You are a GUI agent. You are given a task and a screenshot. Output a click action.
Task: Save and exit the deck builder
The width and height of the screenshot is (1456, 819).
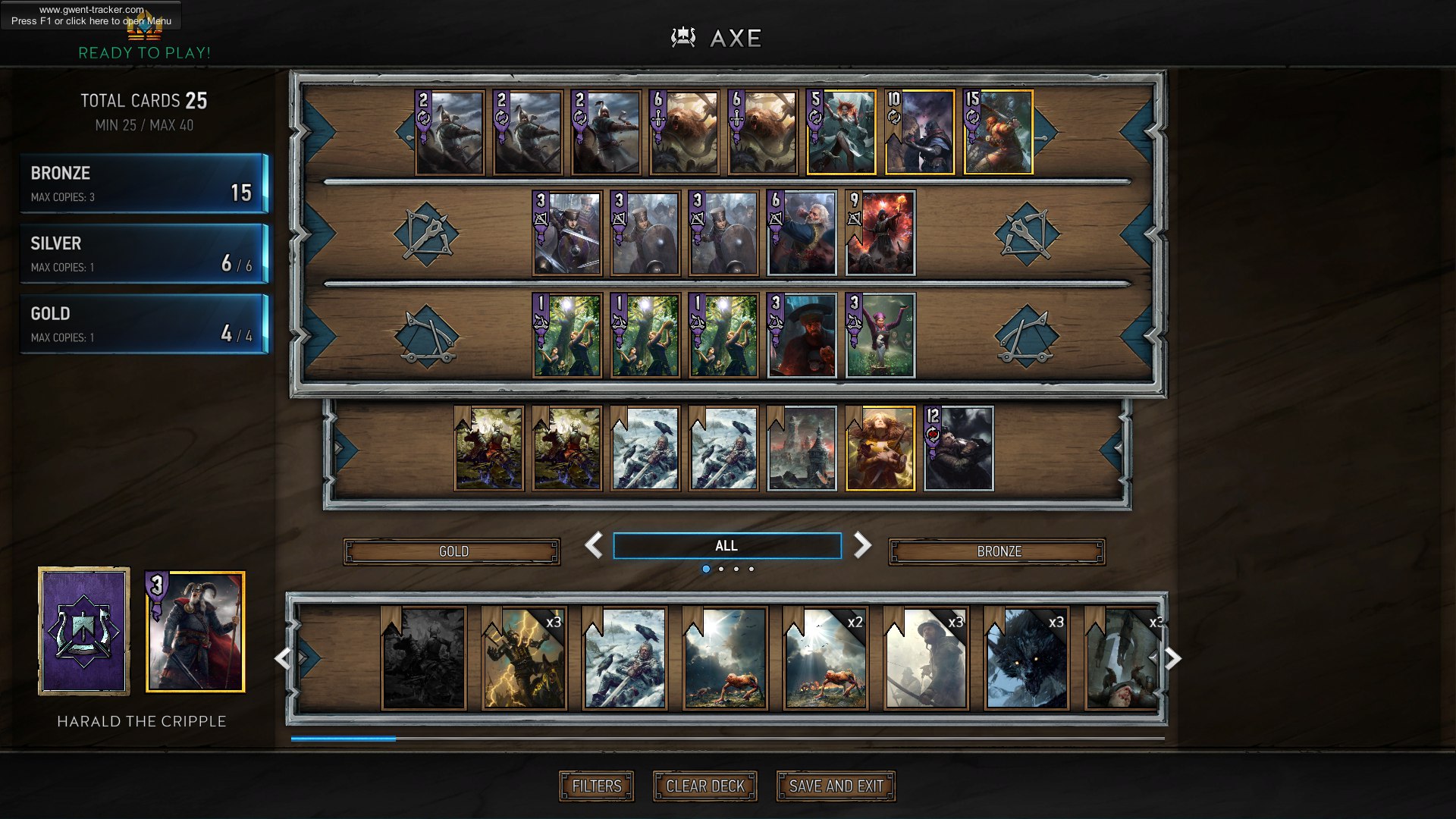pyautogui.click(x=836, y=786)
